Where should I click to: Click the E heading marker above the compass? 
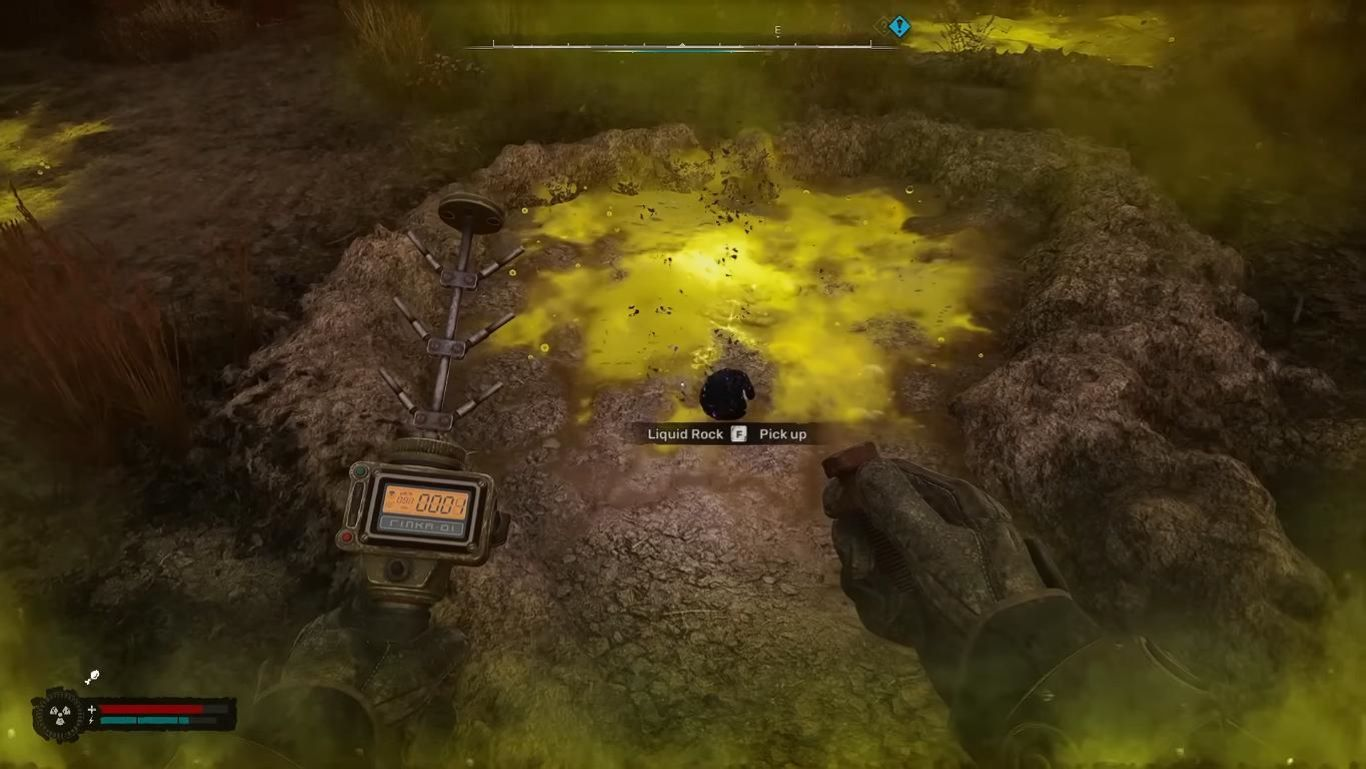pyautogui.click(x=777, y=30)
